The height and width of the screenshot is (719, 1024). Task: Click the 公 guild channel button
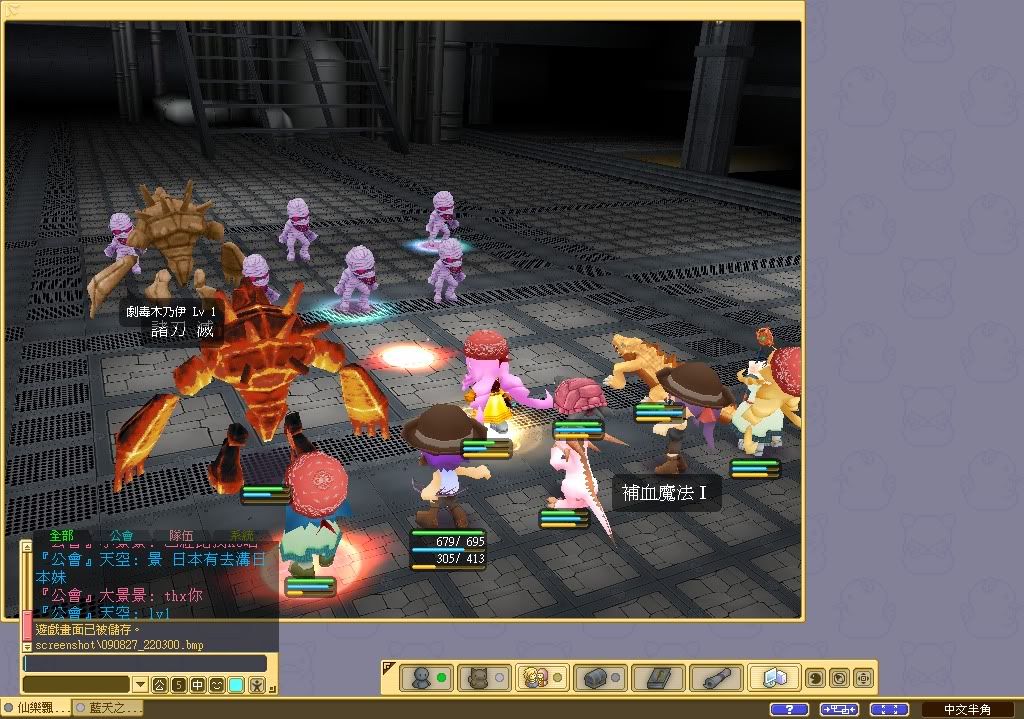click(160, 685)
